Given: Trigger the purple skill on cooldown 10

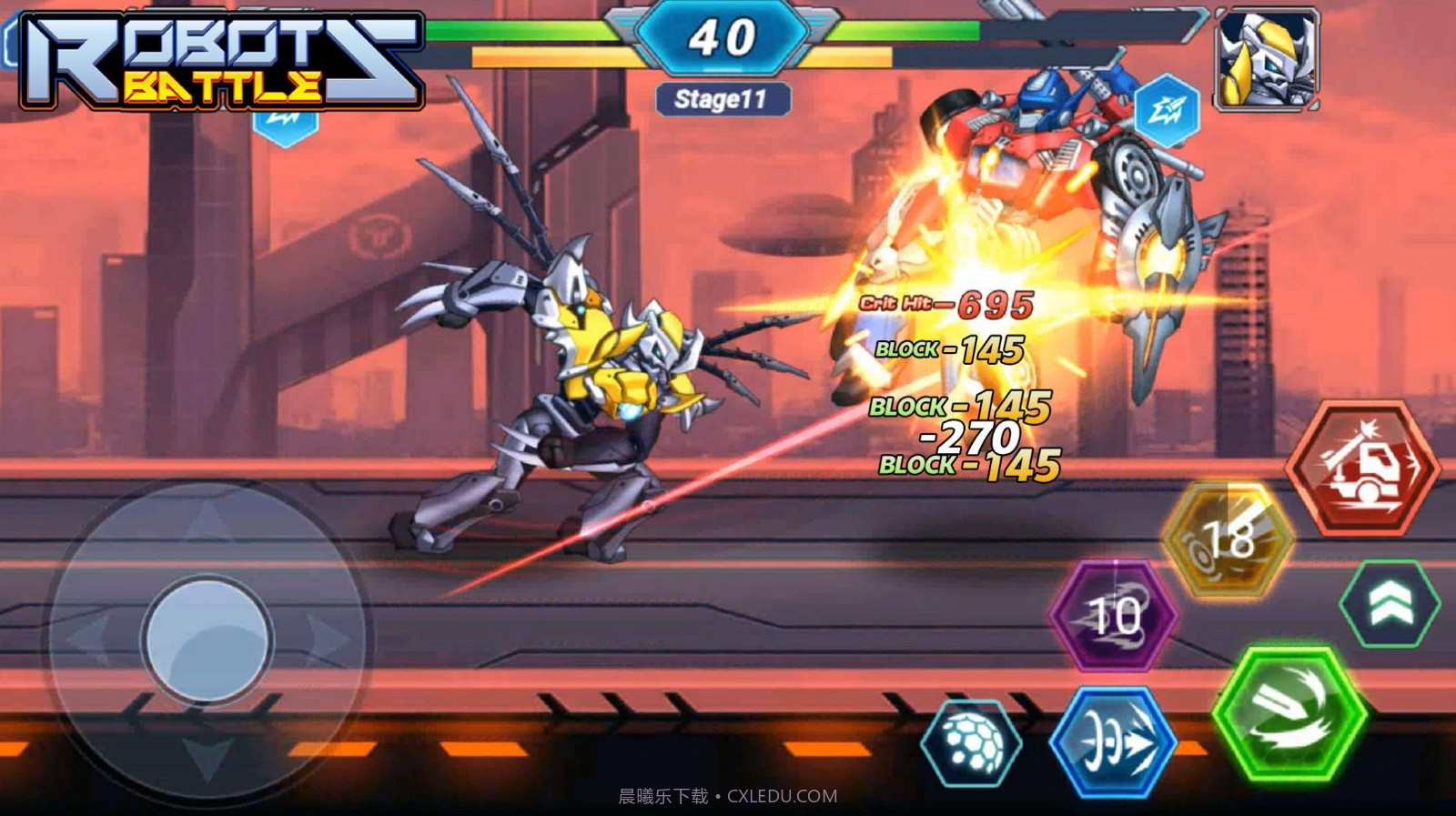Looking at the screenshot, I should tap(1114, 615).
